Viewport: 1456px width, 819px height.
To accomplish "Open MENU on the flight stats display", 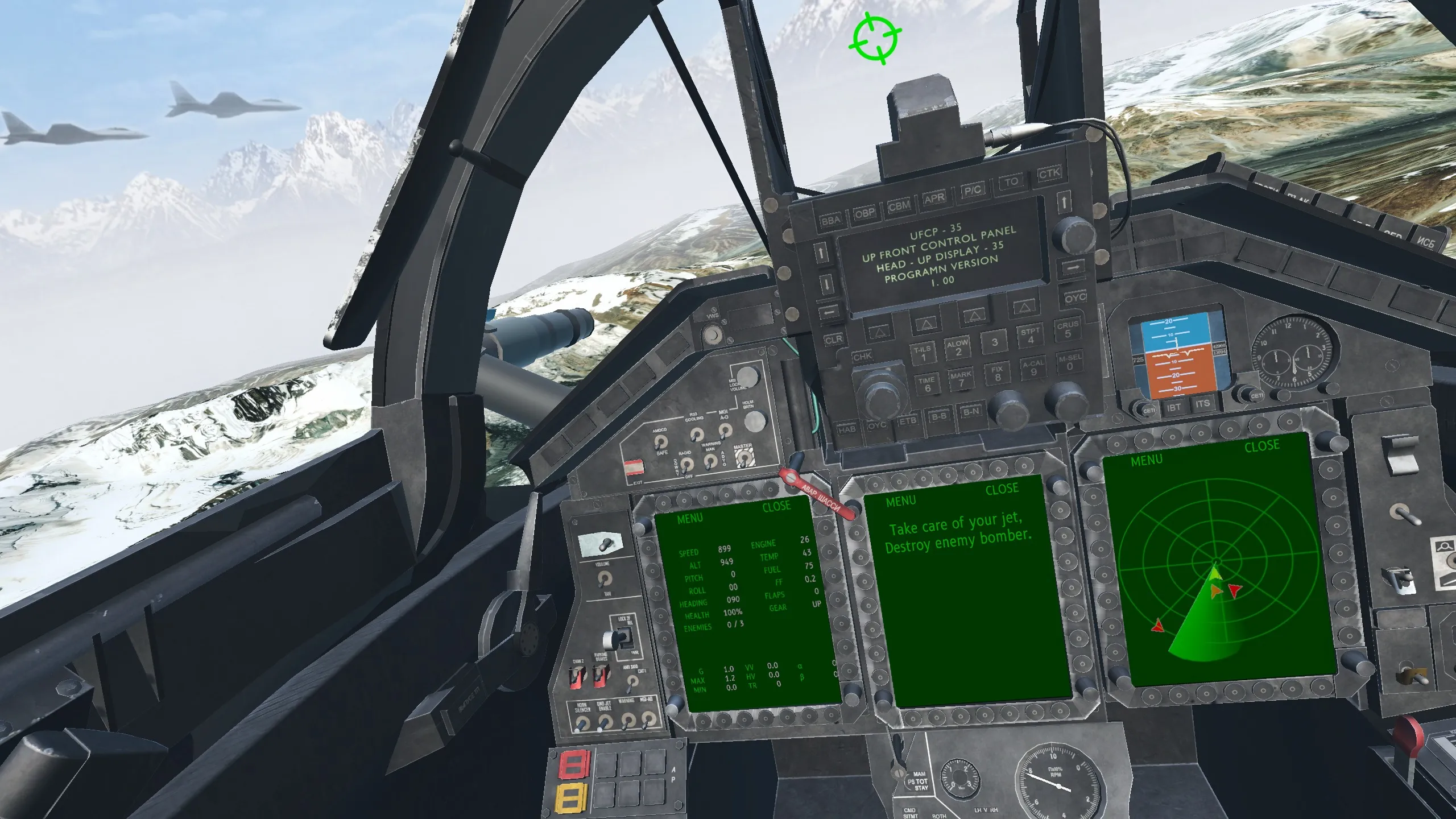I will 689,519.
